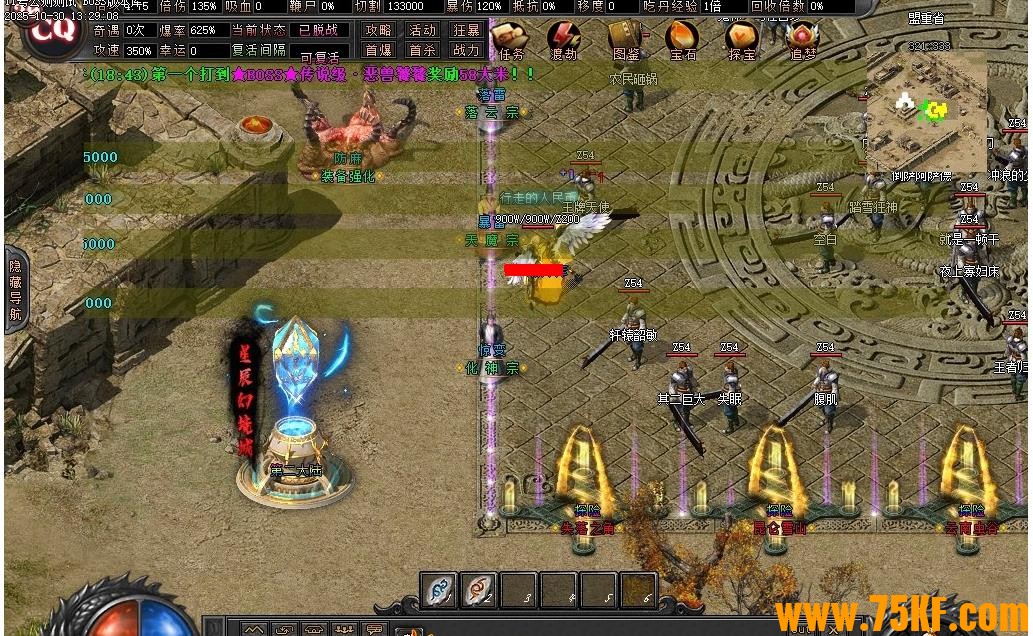Select the 首爆 first-drop button
The width and height of the screenshot is (1033, 636).
click(x=378, y=50)
